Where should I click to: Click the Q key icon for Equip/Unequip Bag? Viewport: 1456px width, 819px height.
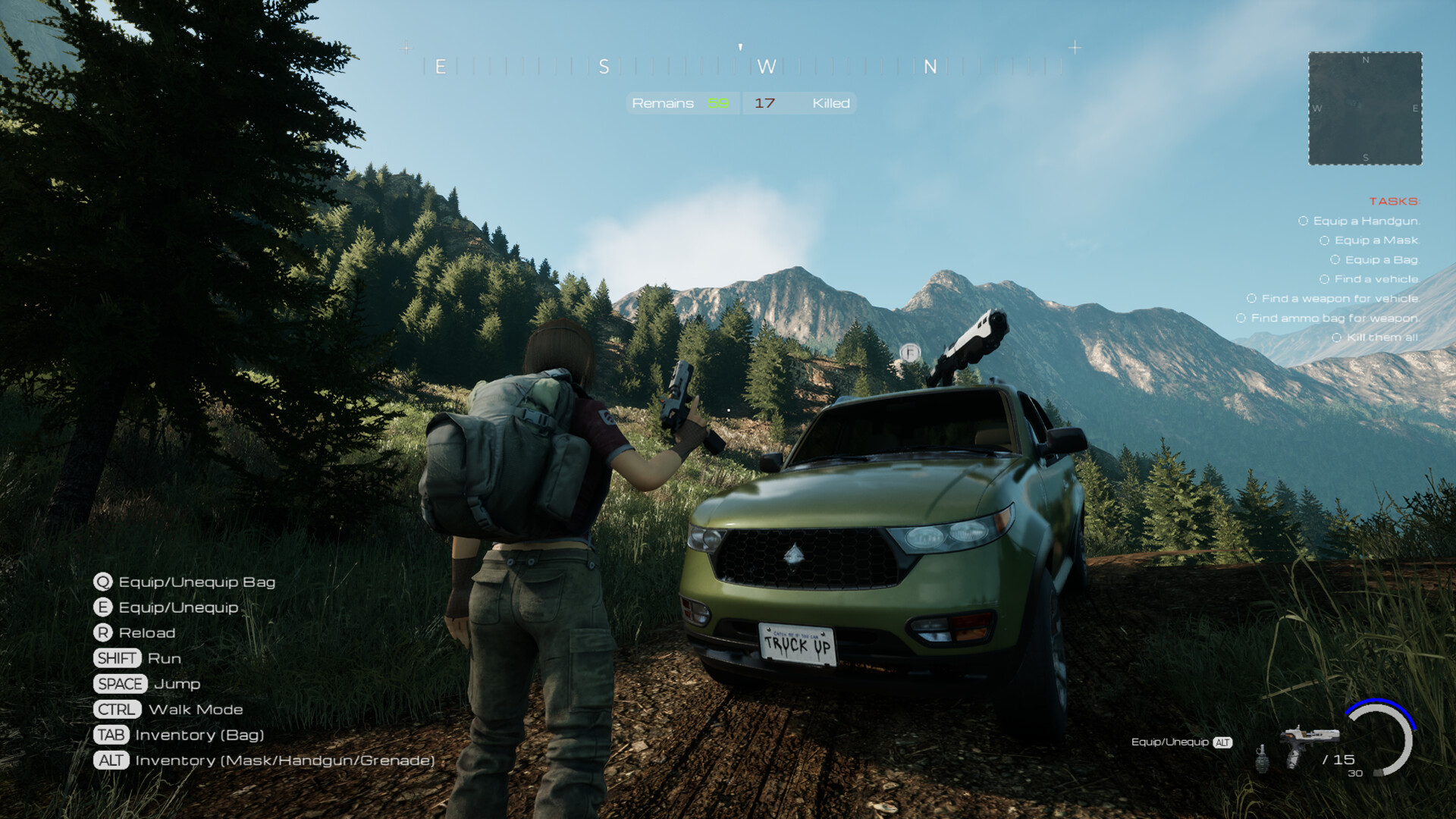[x=103, y=582]
